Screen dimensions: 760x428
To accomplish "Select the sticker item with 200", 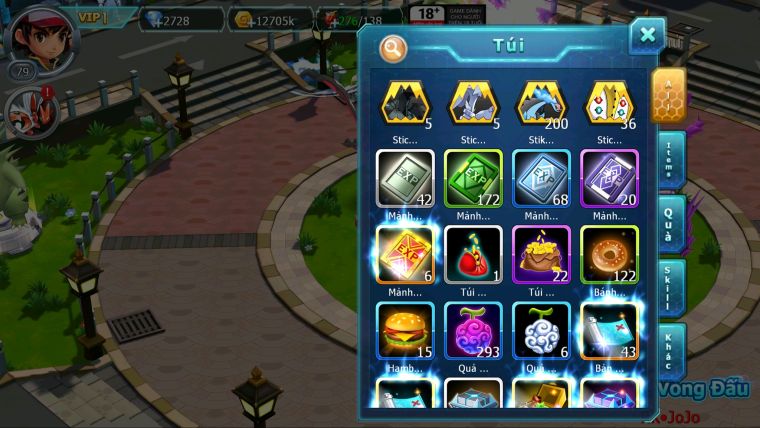I will click(x=541, y=102).
